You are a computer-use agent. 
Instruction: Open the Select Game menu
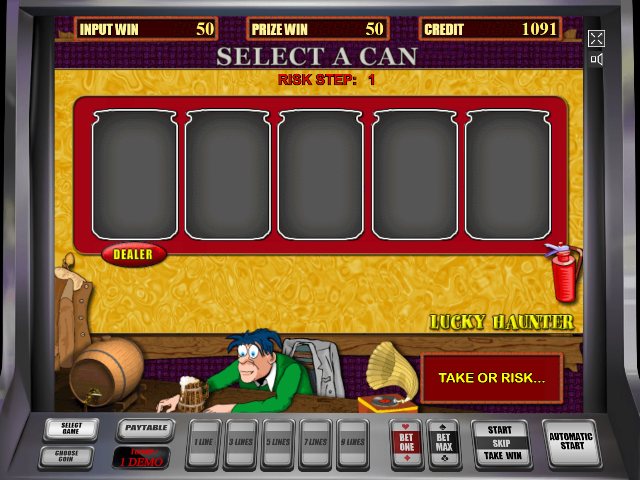[71, 430]
